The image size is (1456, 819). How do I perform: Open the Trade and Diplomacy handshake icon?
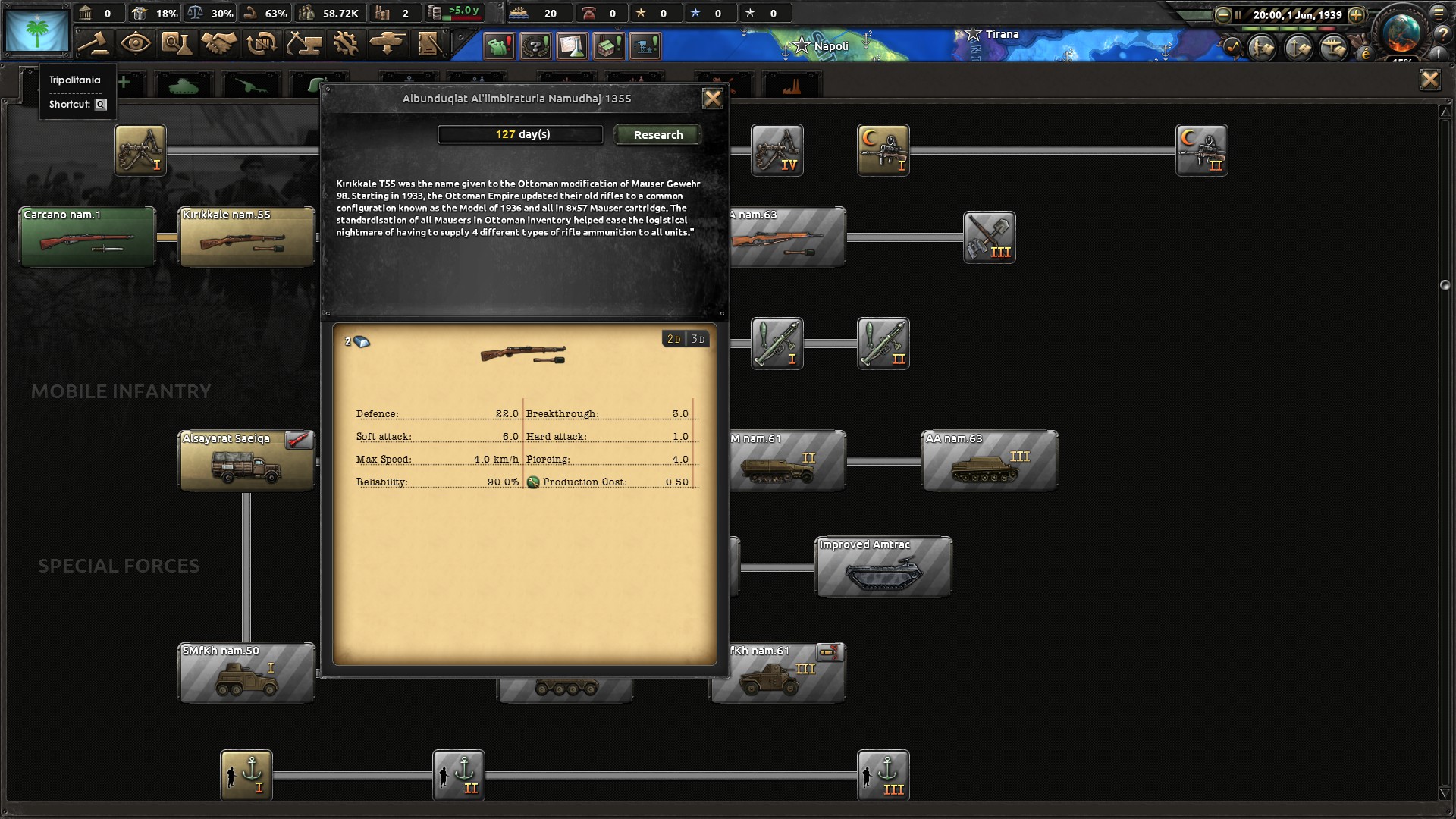click(x=219, y=45)
